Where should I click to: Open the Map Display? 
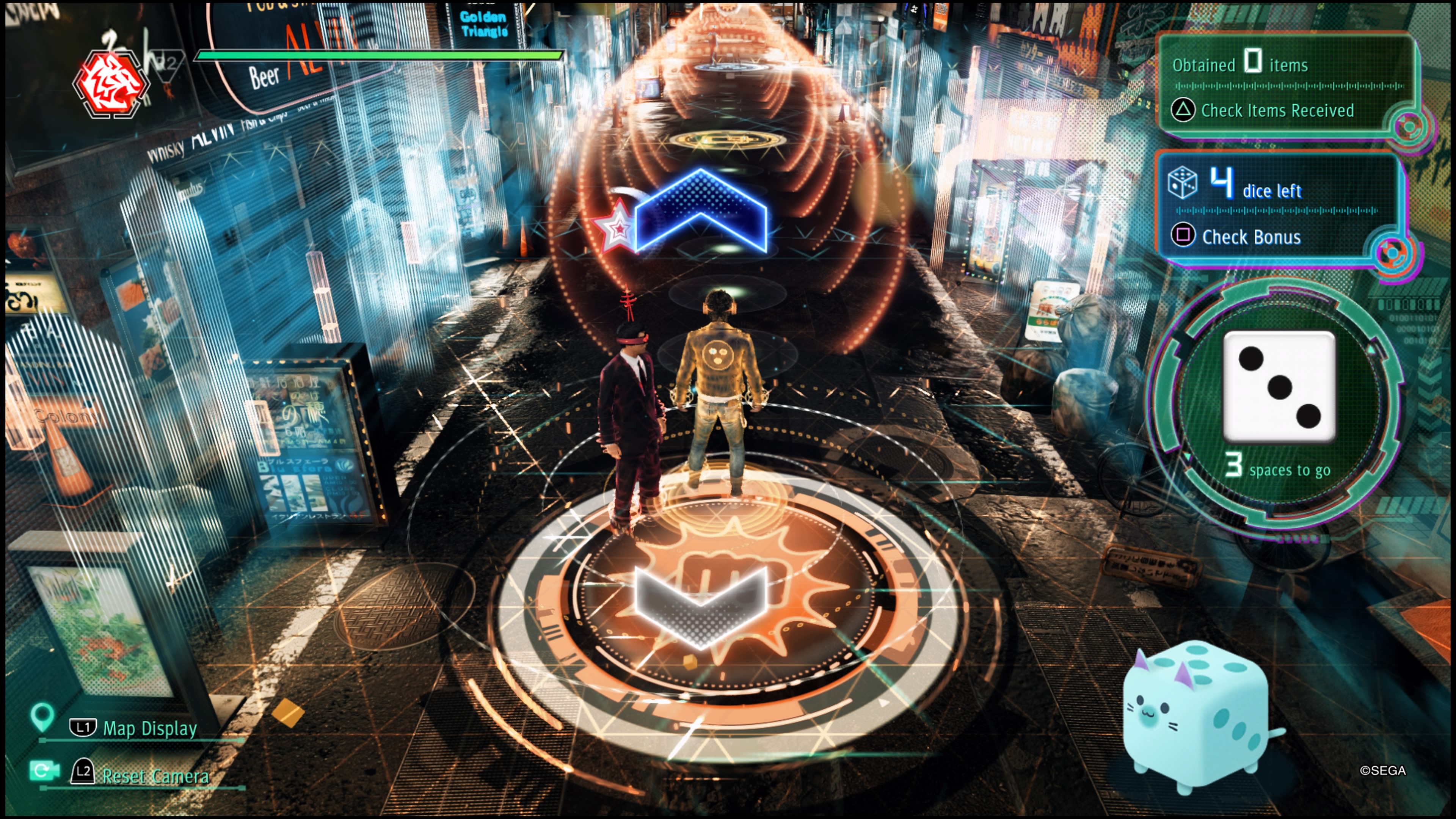pyautogui.click(x=149, y=728)
